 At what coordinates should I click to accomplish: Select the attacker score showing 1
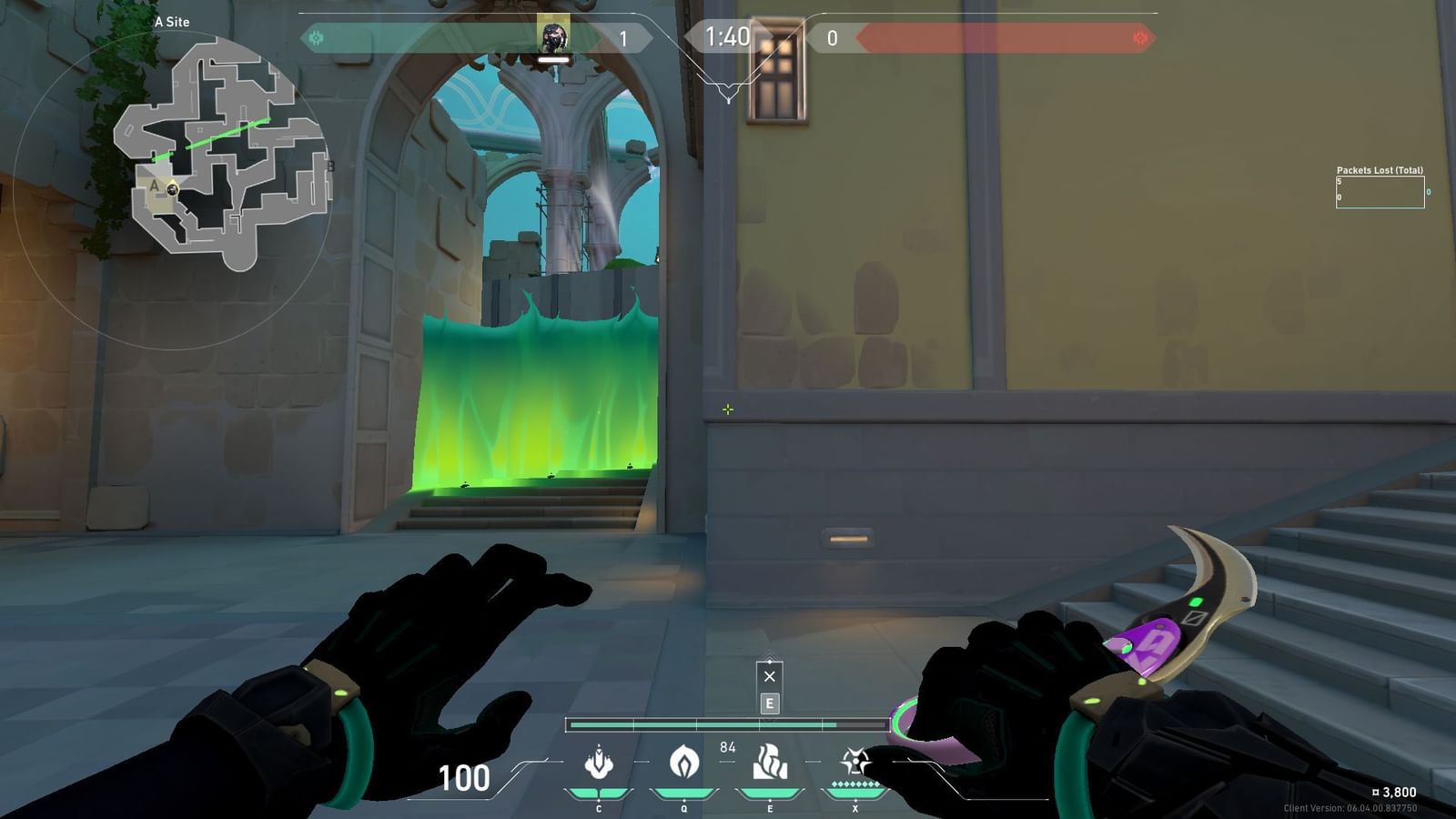pos(623,39)
